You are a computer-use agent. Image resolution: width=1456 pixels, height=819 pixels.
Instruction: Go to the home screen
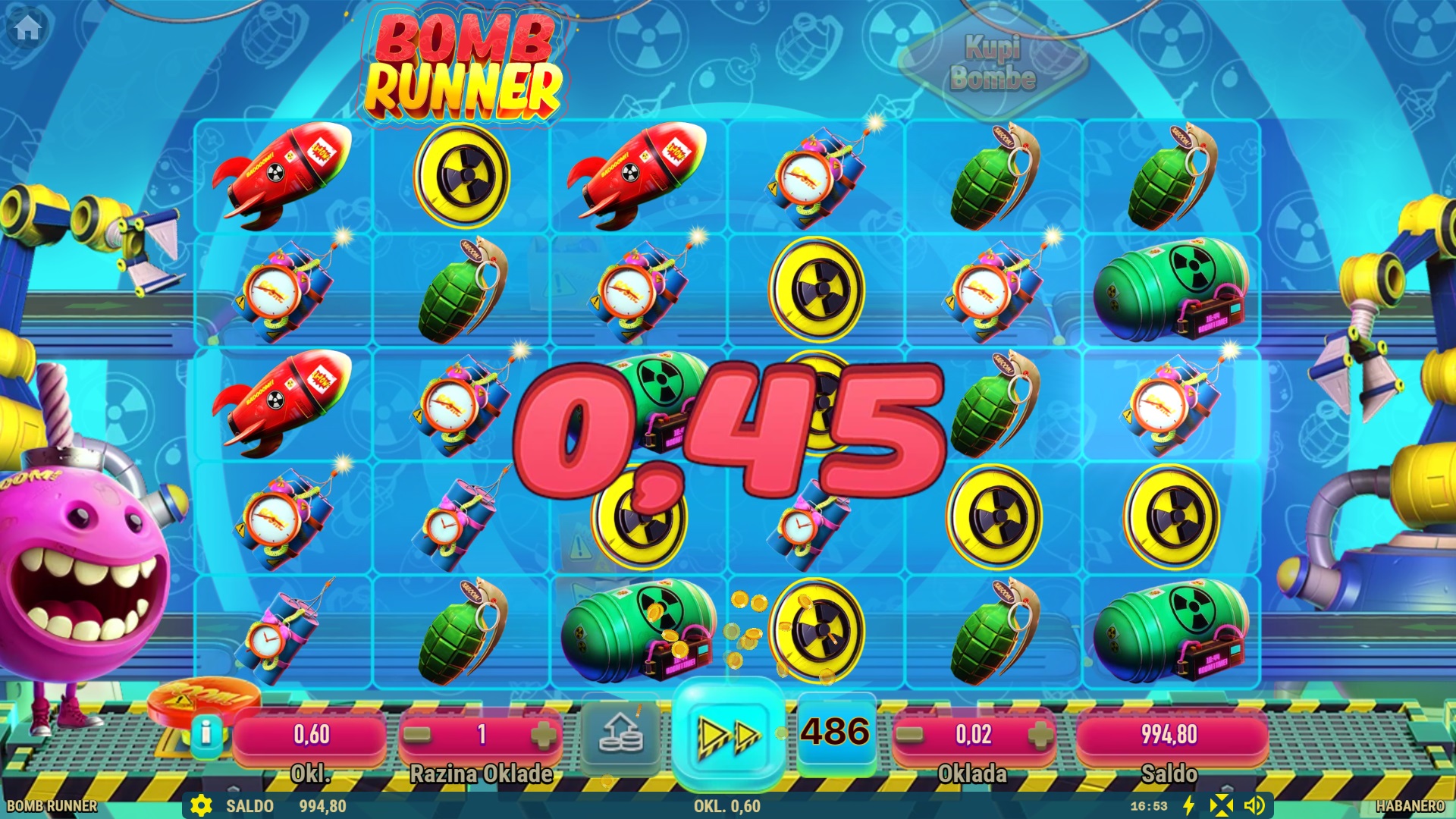pyautogui.click(x=28, y=28)
